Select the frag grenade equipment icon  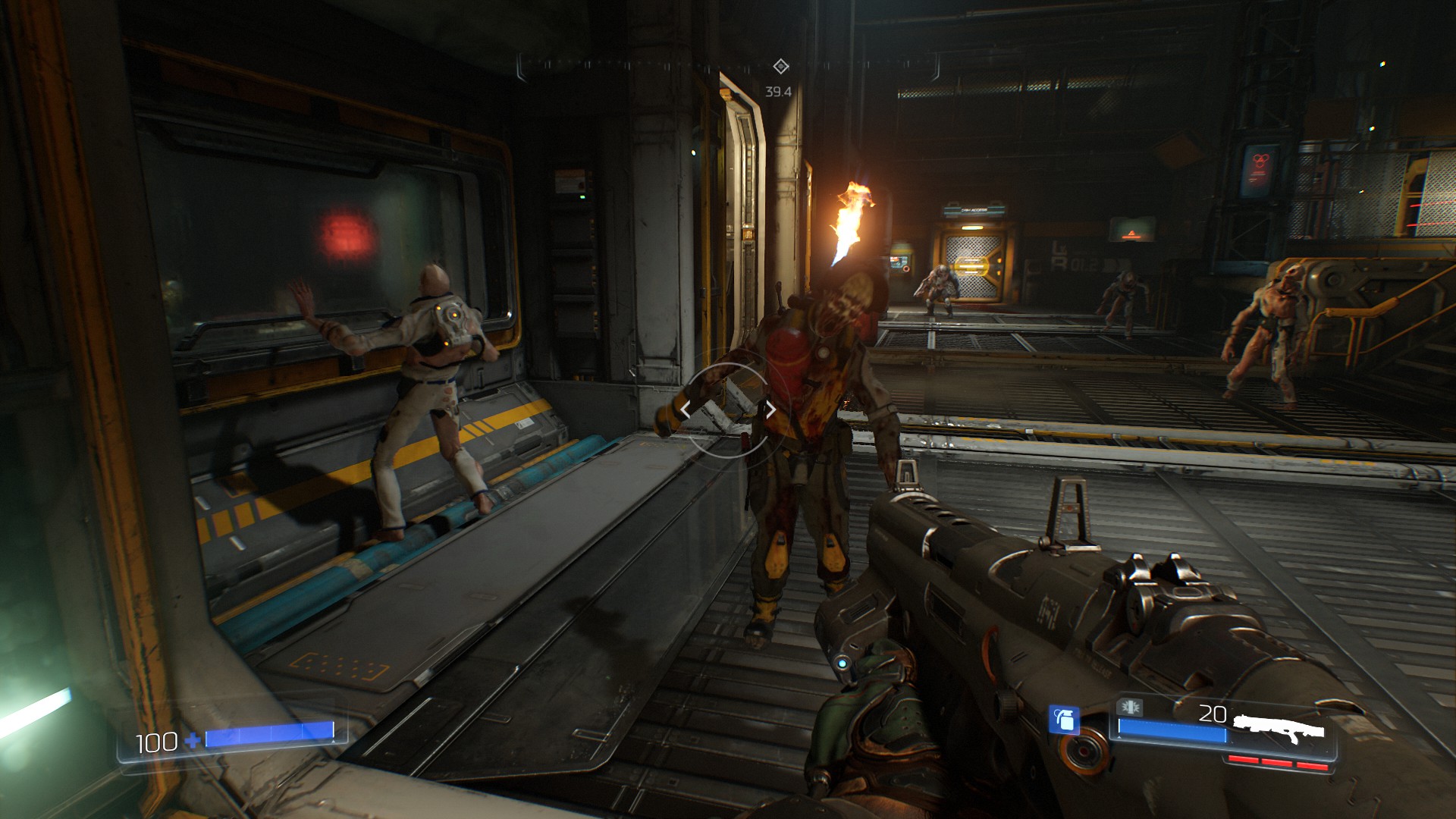[1064, 719]
